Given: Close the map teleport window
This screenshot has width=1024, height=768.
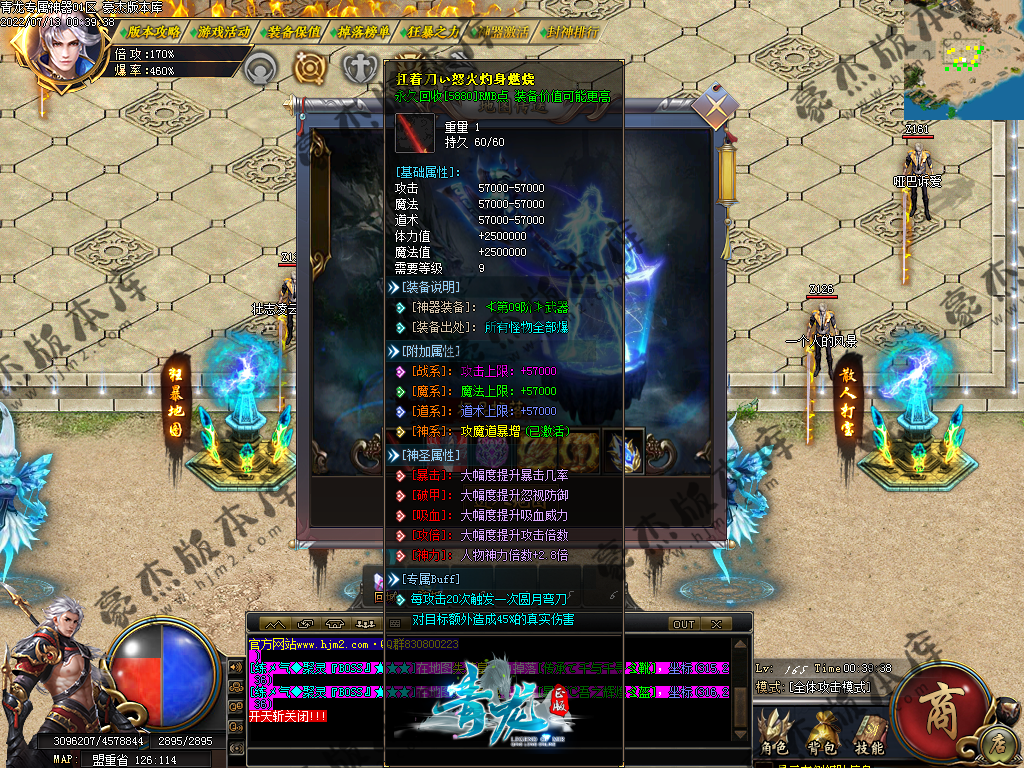Looking at the screenshot, I should click(x=716, y=105).
